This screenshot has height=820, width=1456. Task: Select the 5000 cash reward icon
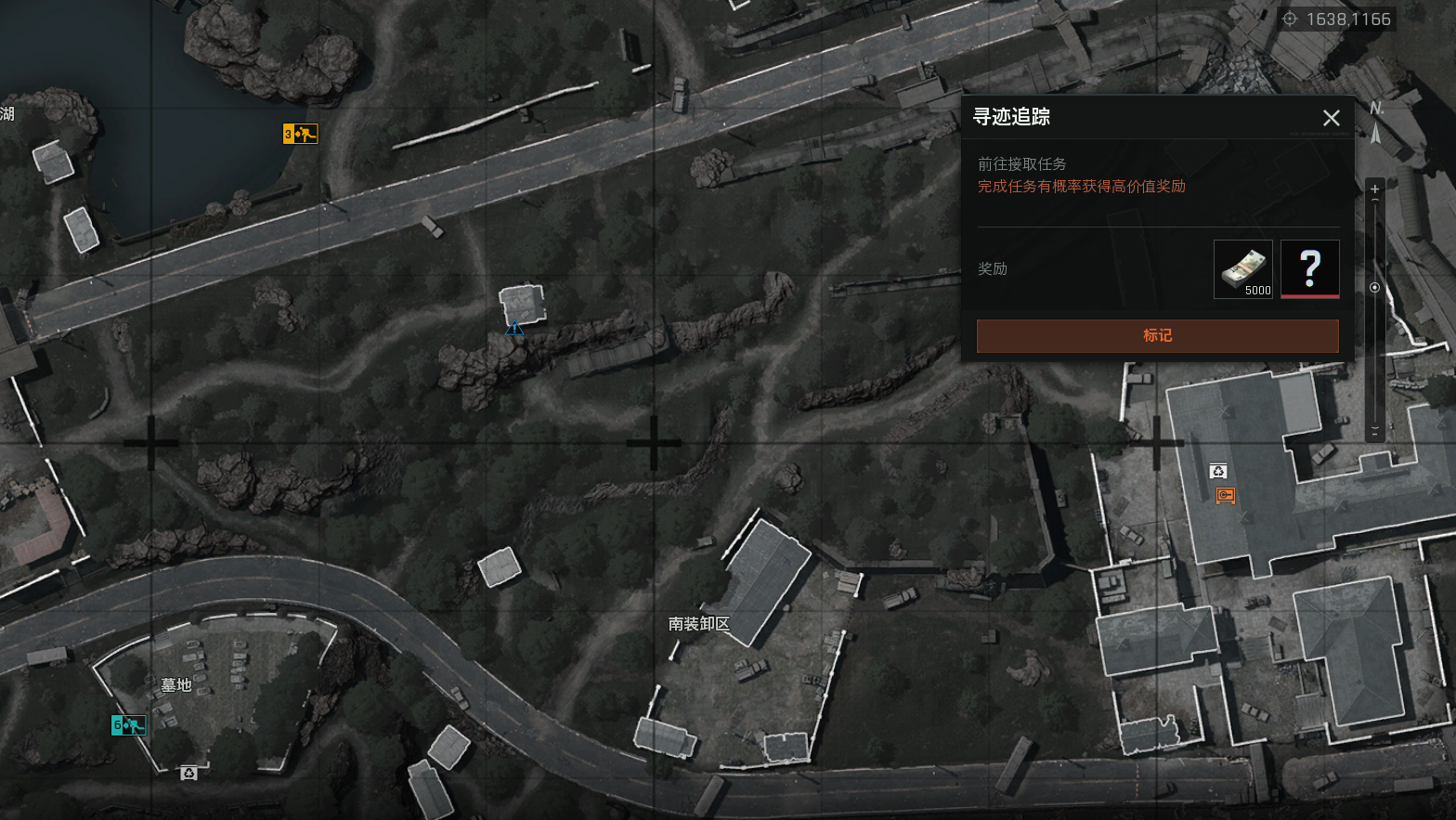click(x=1242, y=269)
